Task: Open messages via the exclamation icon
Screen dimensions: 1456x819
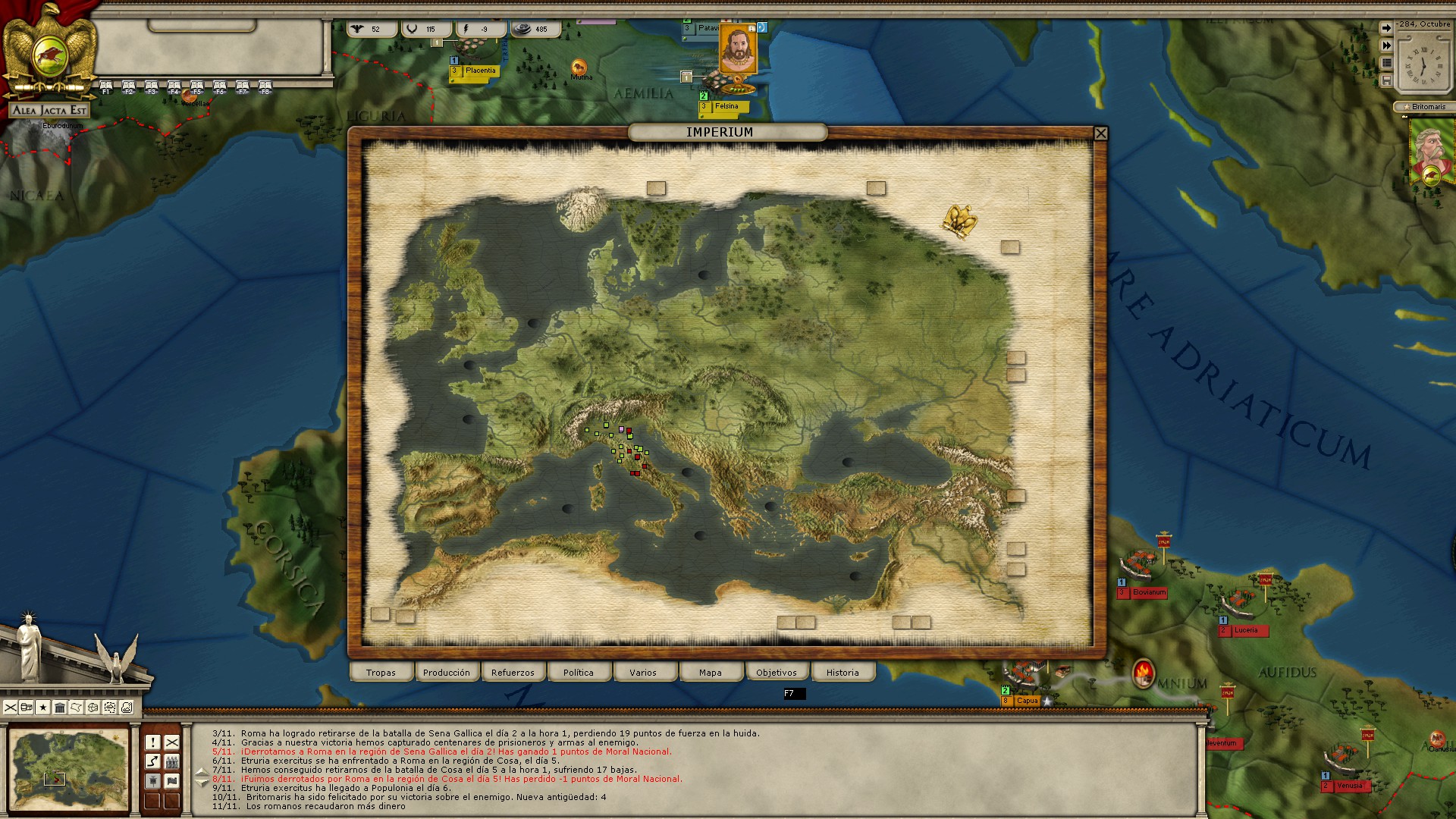Action: click(x=152, y=742)
